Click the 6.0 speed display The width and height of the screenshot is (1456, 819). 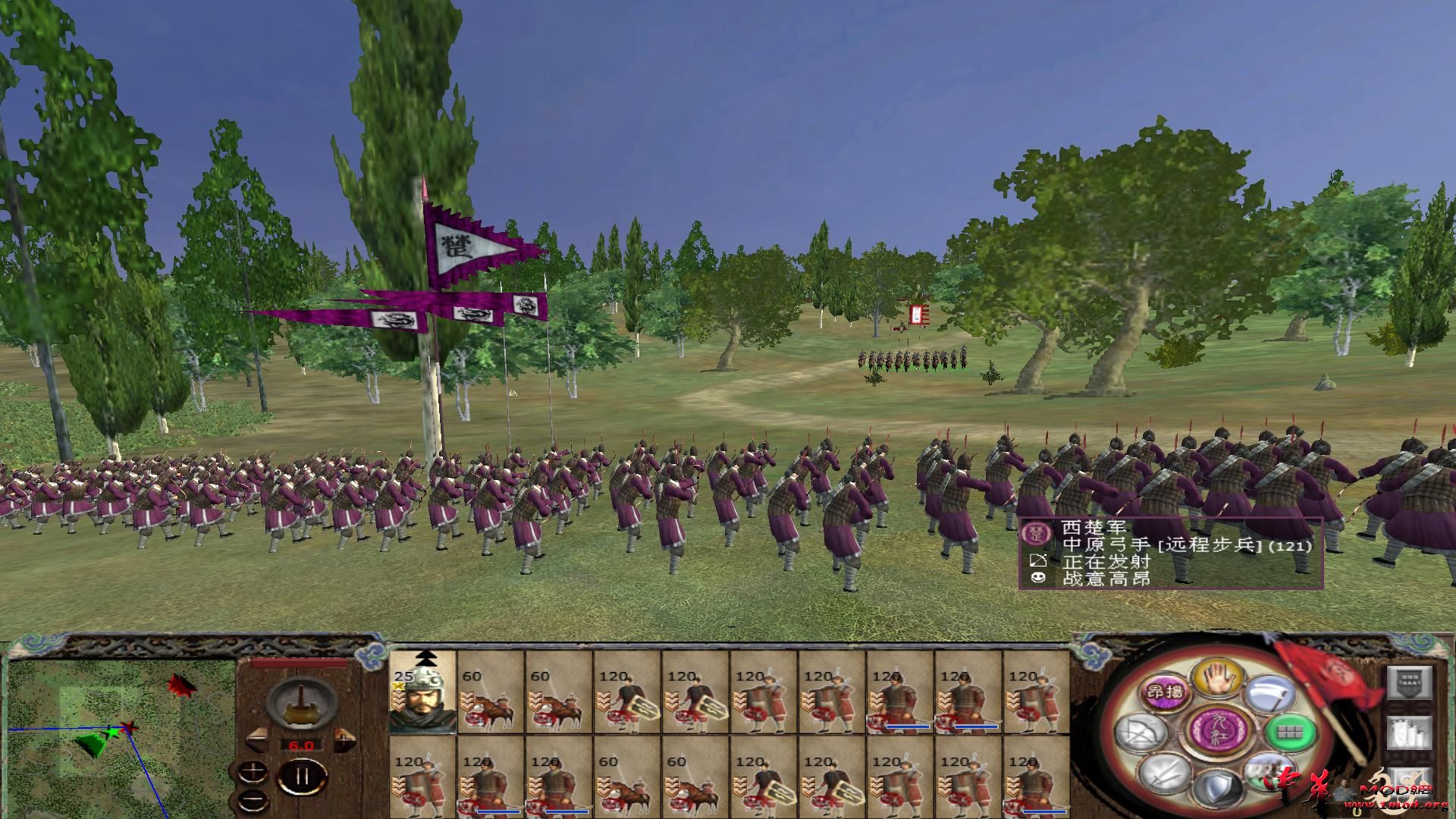[x=302, y=745]
